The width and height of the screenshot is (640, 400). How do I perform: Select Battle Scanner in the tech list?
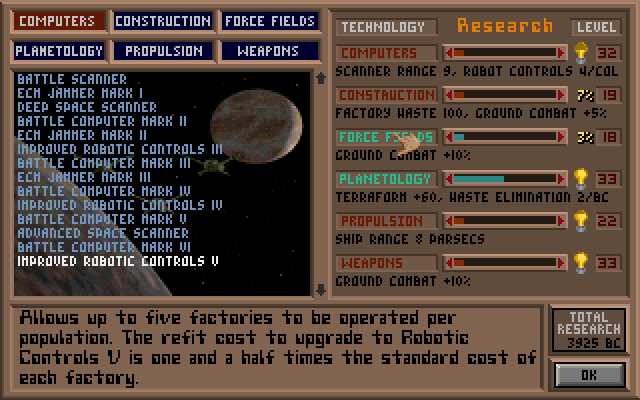[x=72, y=79]
